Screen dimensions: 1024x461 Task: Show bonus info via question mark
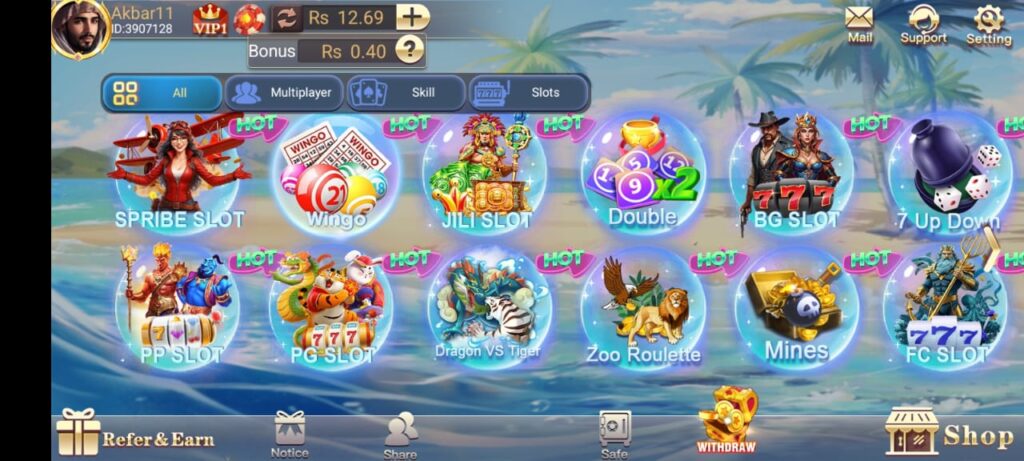pyautogui.click(x=409, y=50)
